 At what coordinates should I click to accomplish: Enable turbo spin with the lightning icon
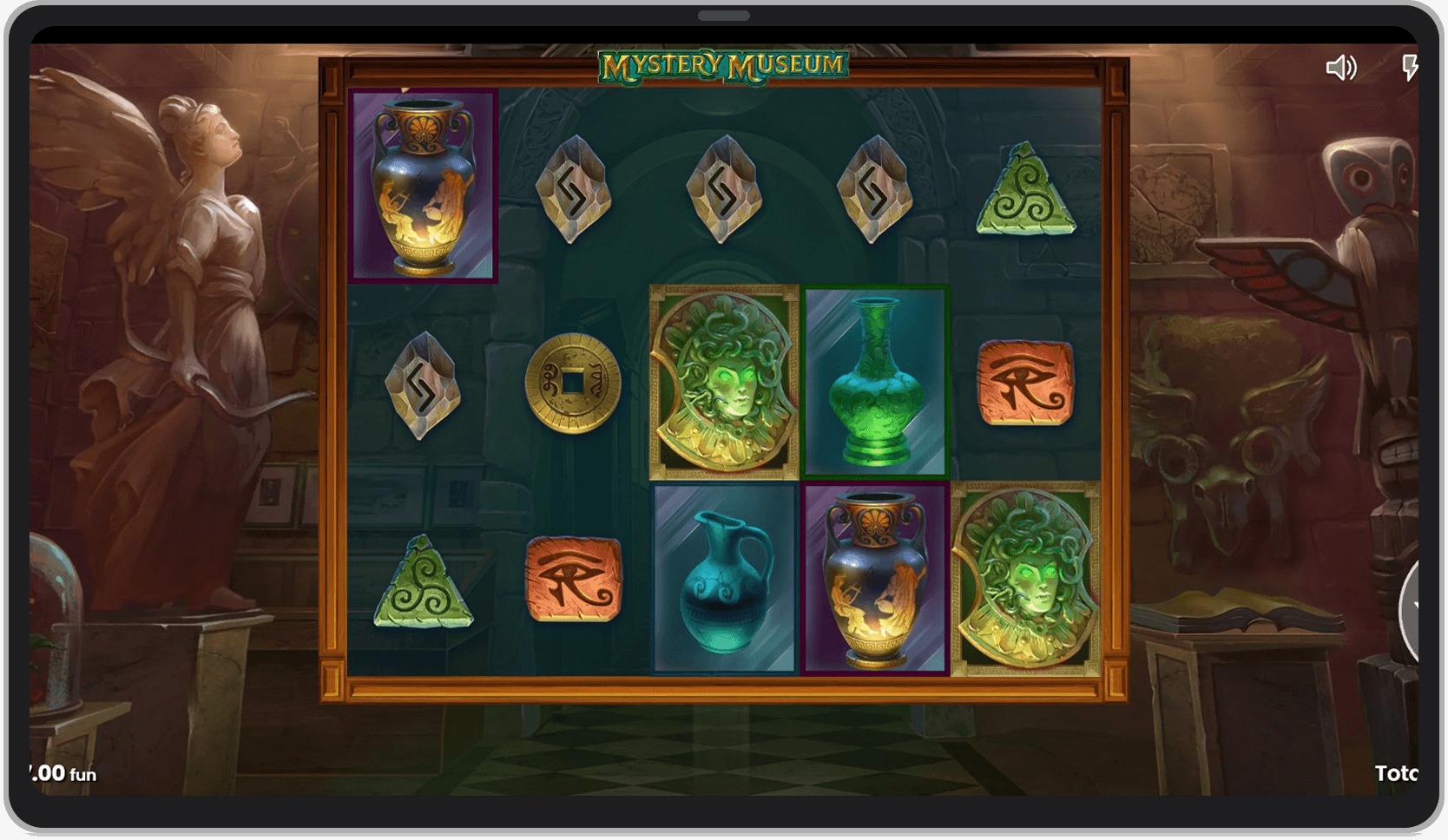[1411, 69]
